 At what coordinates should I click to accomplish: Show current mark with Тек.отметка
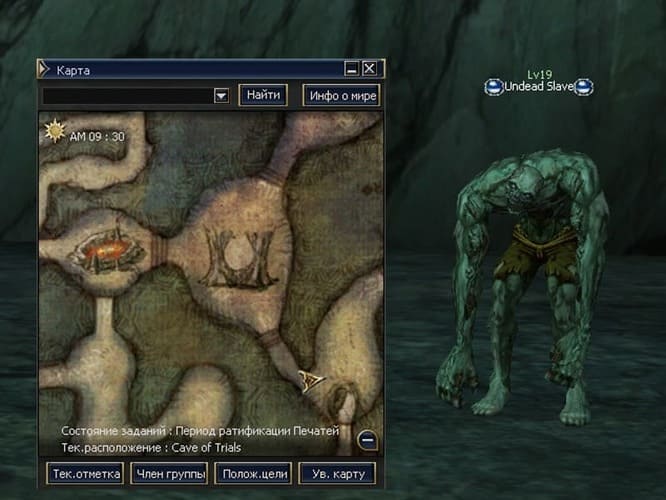click(85, 473)
